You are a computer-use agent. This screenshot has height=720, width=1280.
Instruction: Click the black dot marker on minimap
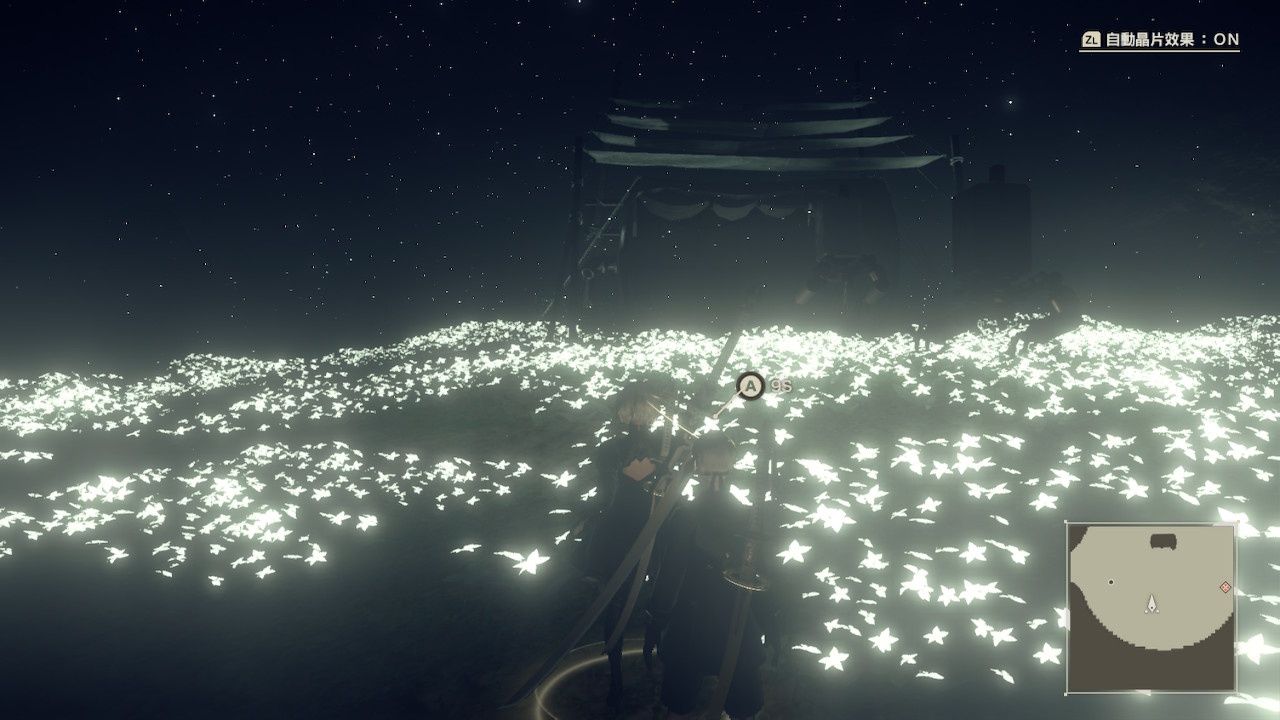1111,581
